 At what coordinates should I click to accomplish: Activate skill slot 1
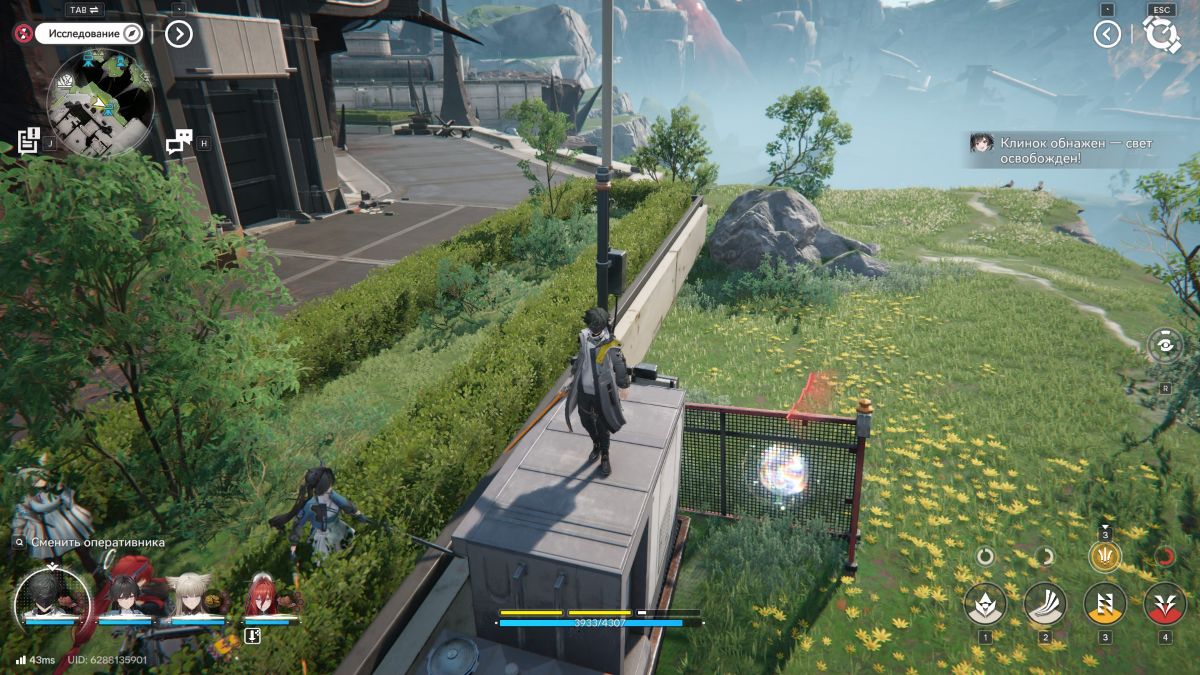coord(985,603)
